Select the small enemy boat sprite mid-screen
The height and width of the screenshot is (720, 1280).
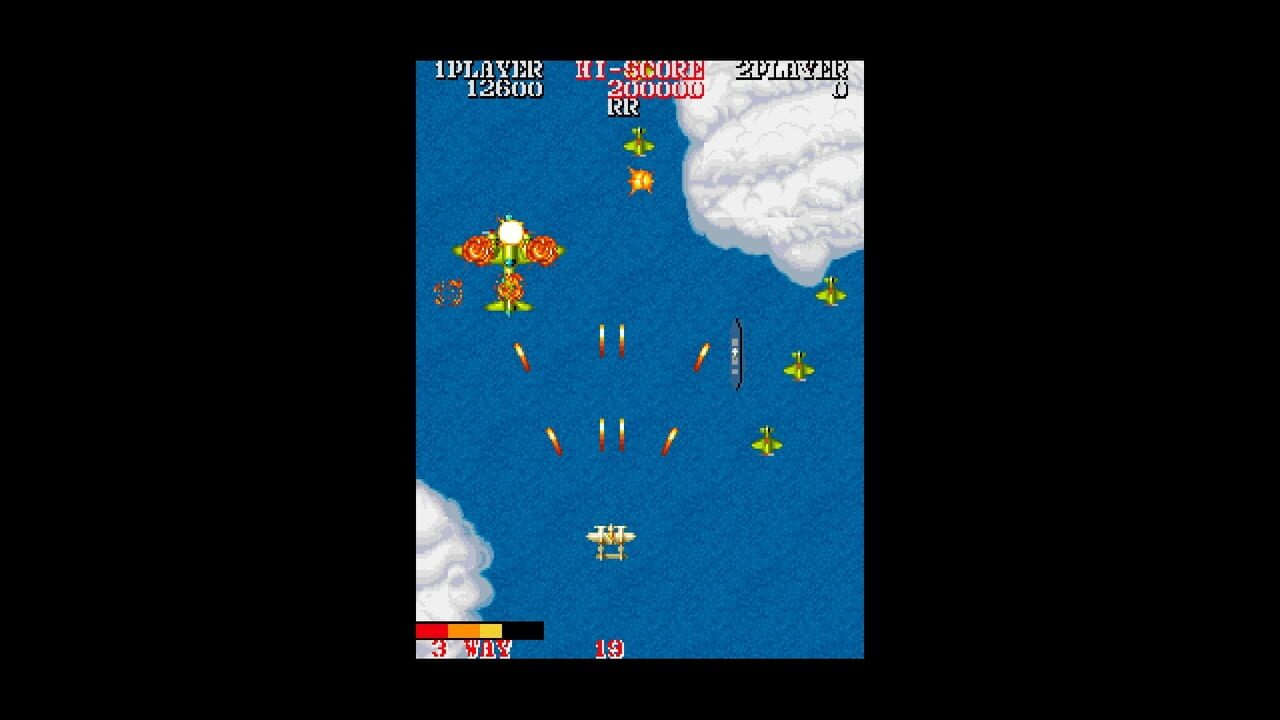point(735,355)
